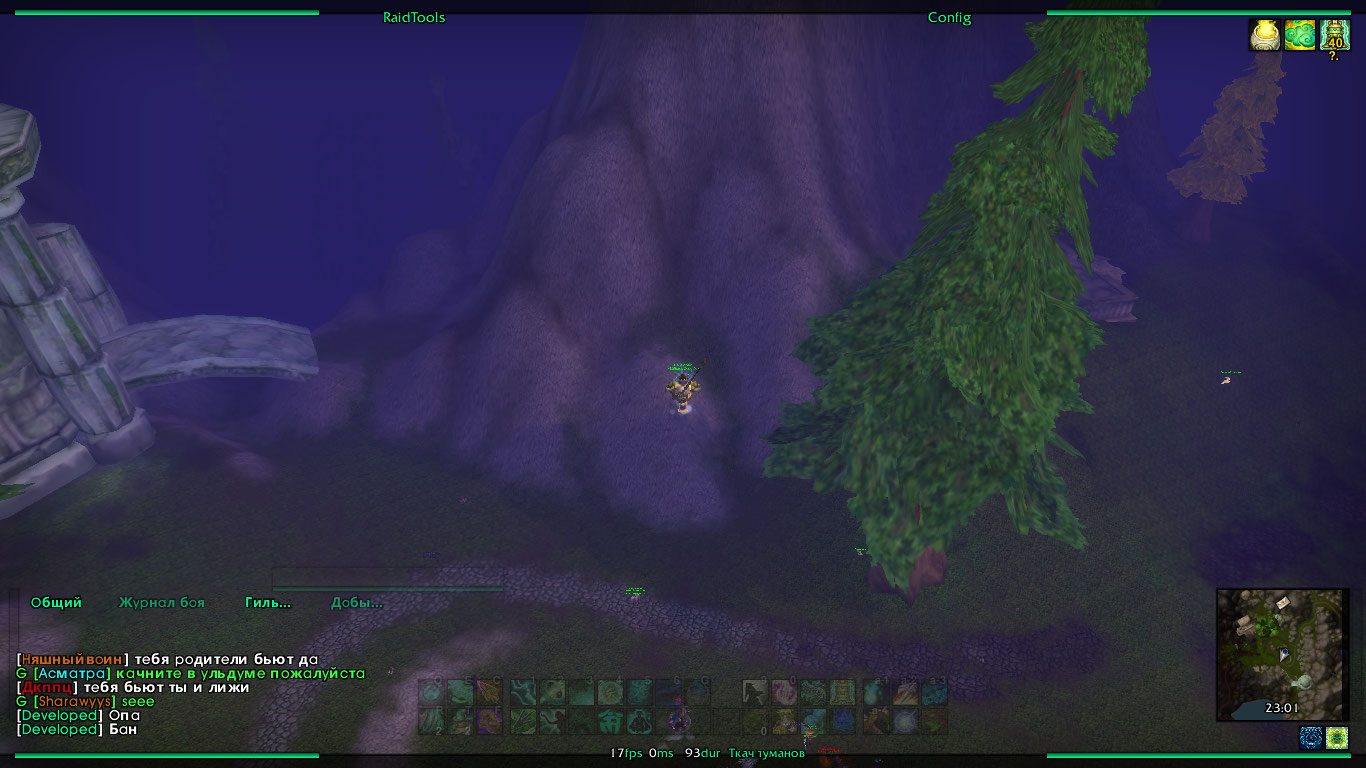Open the Config menu
Screen dimensions: 1366x768
[x=949, y=17]
